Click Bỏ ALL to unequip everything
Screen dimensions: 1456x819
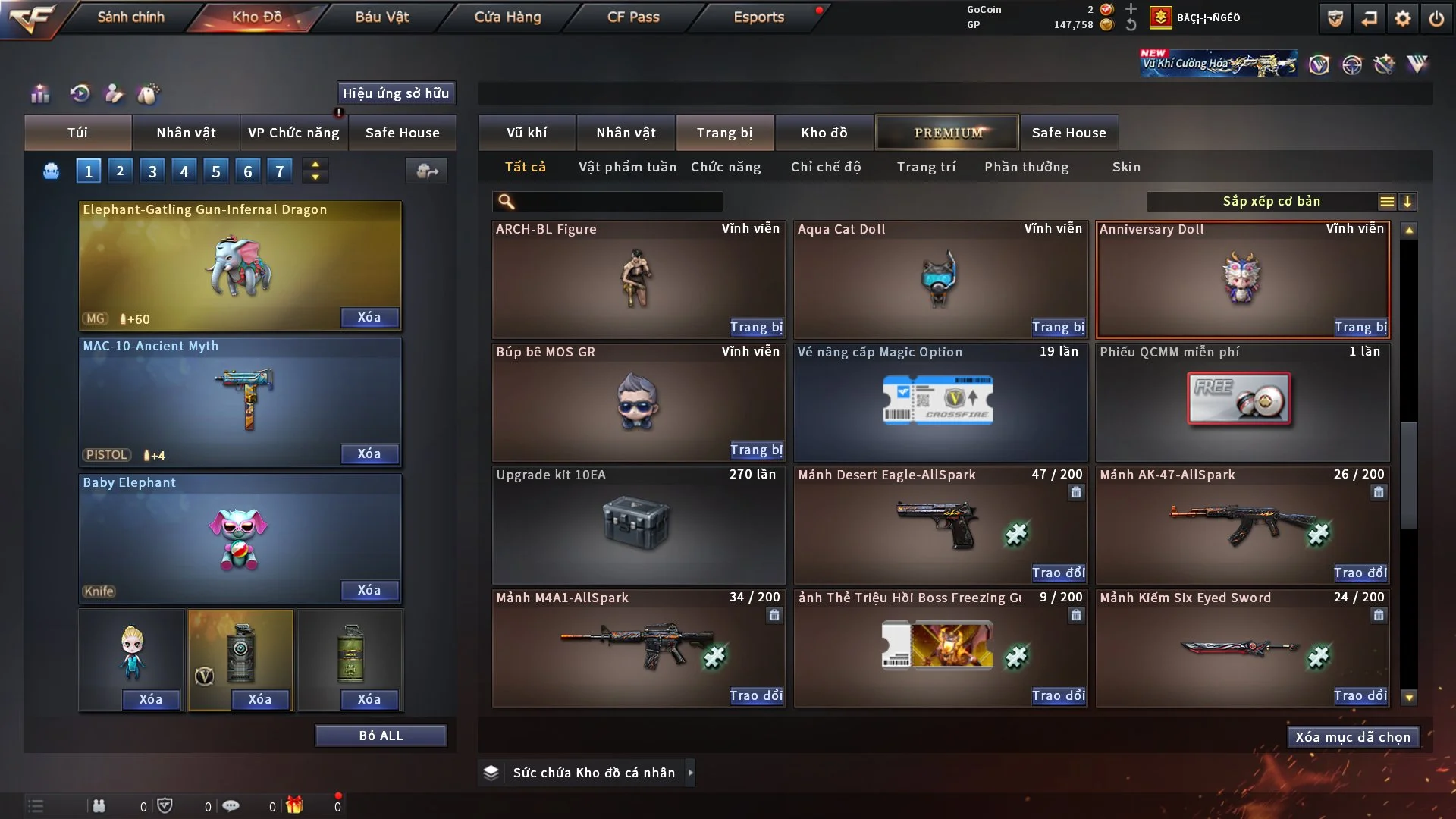tap(381, 736)
